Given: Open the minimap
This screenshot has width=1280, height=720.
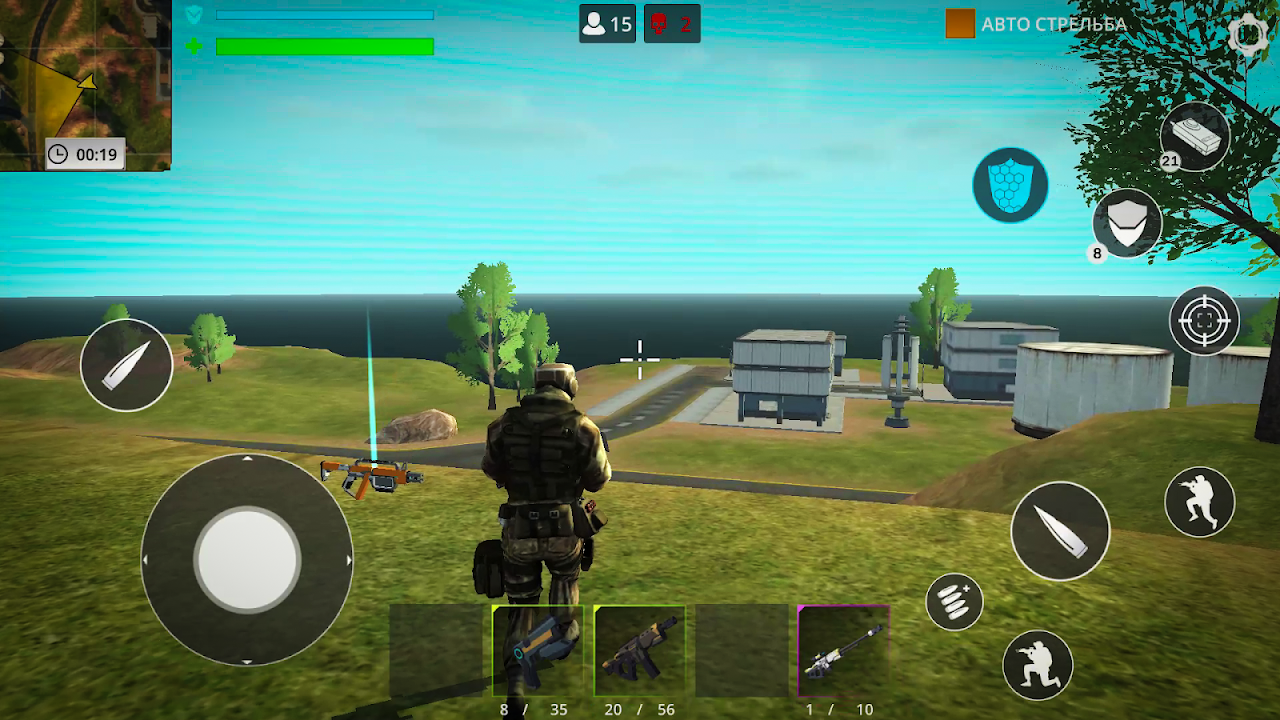Looking at the screenshot, I should [x=85, y=85].
